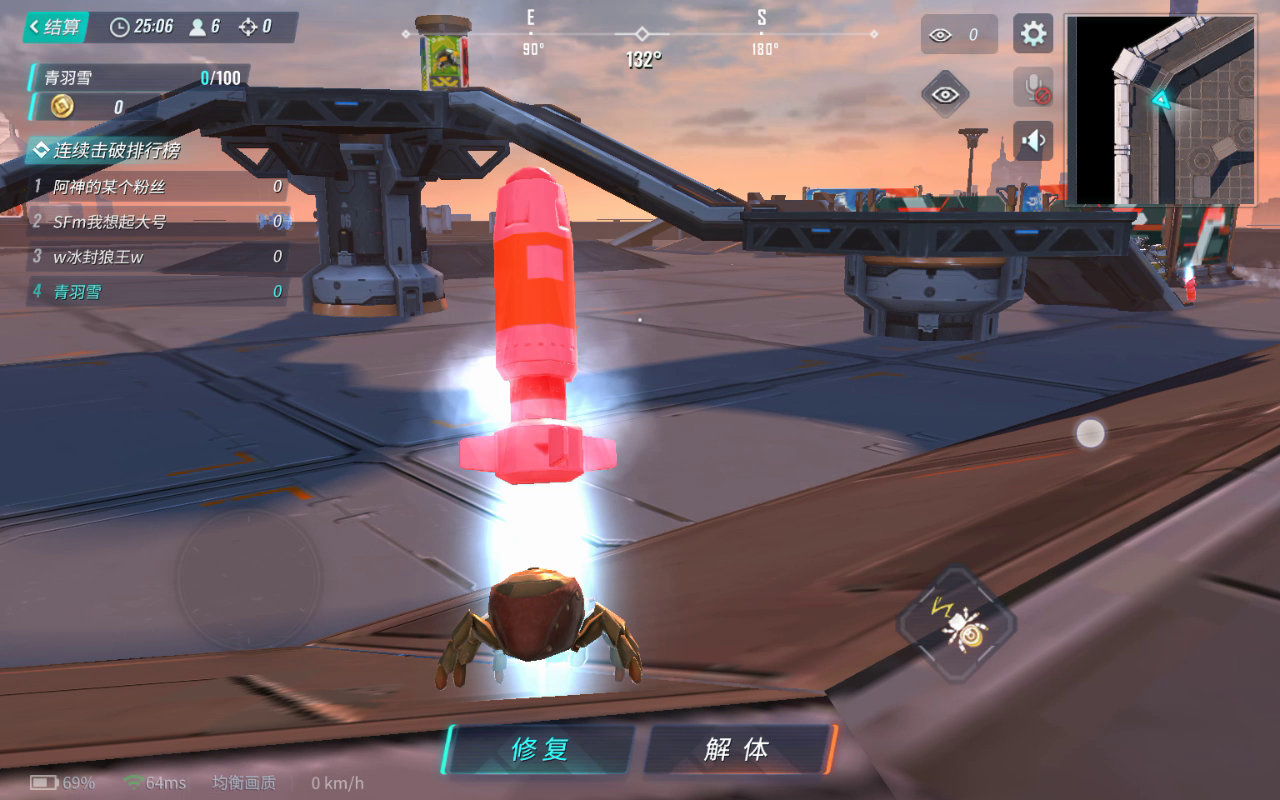Open the spectator count eye indicator
Viewport: 1280px width, 800px height.
coord(958,35)
